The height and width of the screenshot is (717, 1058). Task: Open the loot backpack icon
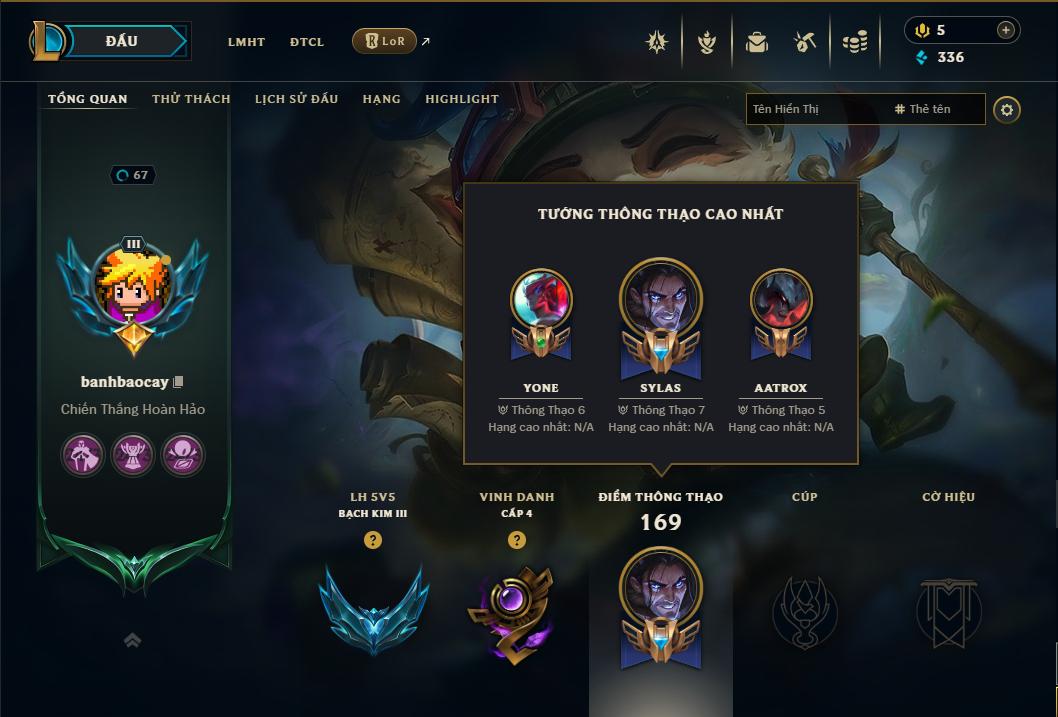click(757, 42)
